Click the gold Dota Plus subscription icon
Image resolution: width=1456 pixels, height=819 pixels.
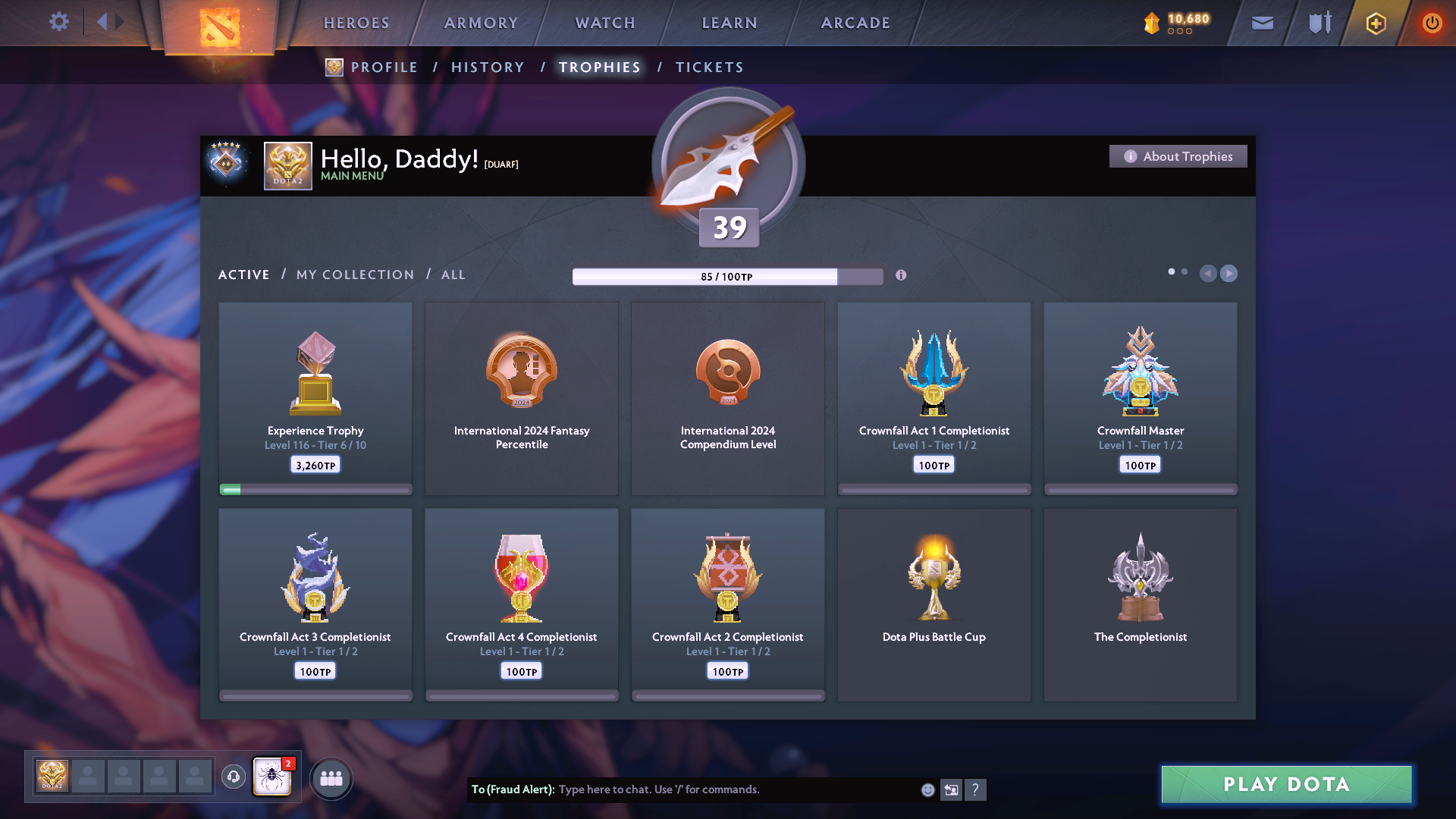coord(1375,23)
